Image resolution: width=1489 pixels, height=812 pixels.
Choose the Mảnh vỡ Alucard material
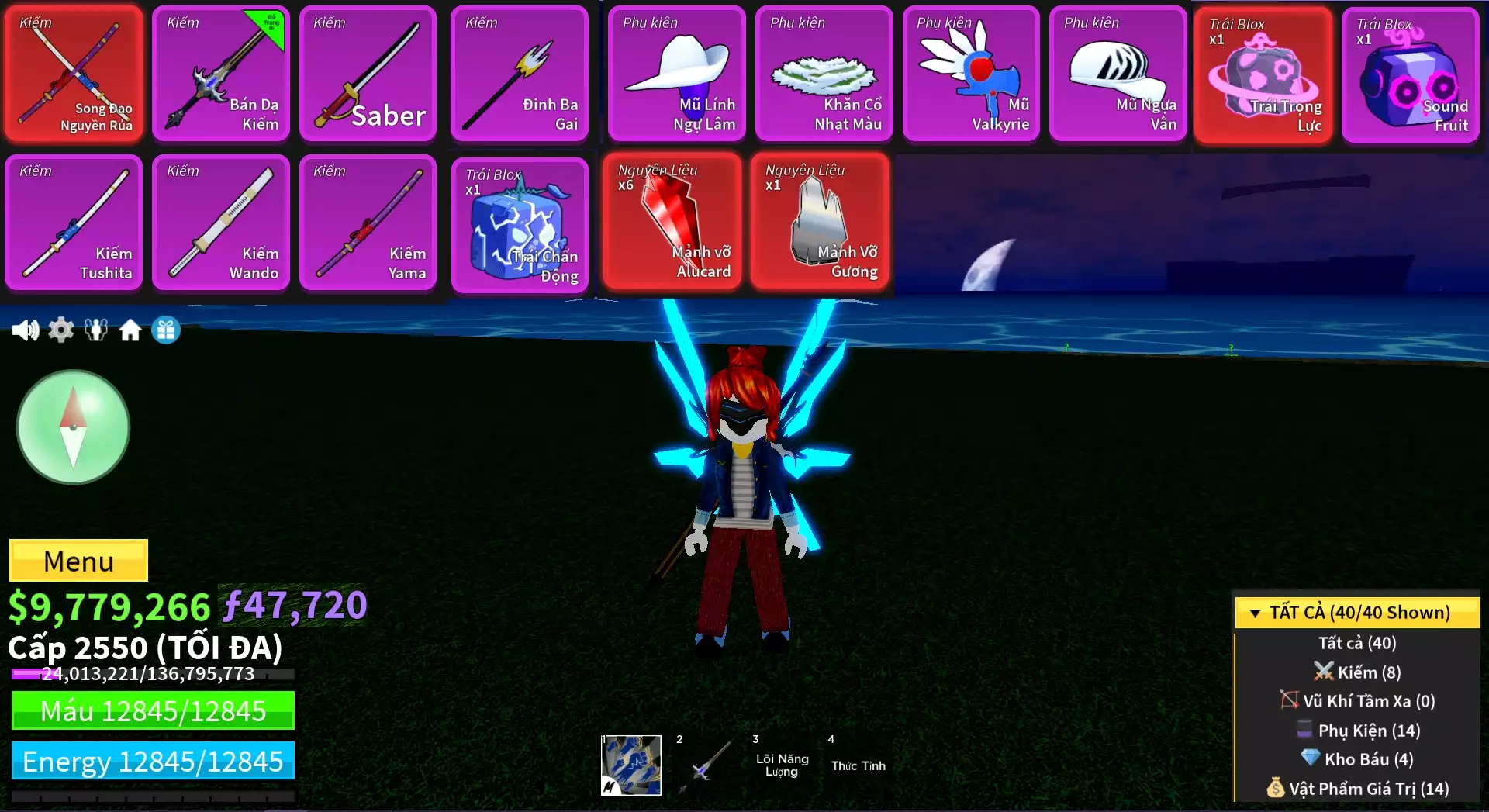[x=671, y=222]
